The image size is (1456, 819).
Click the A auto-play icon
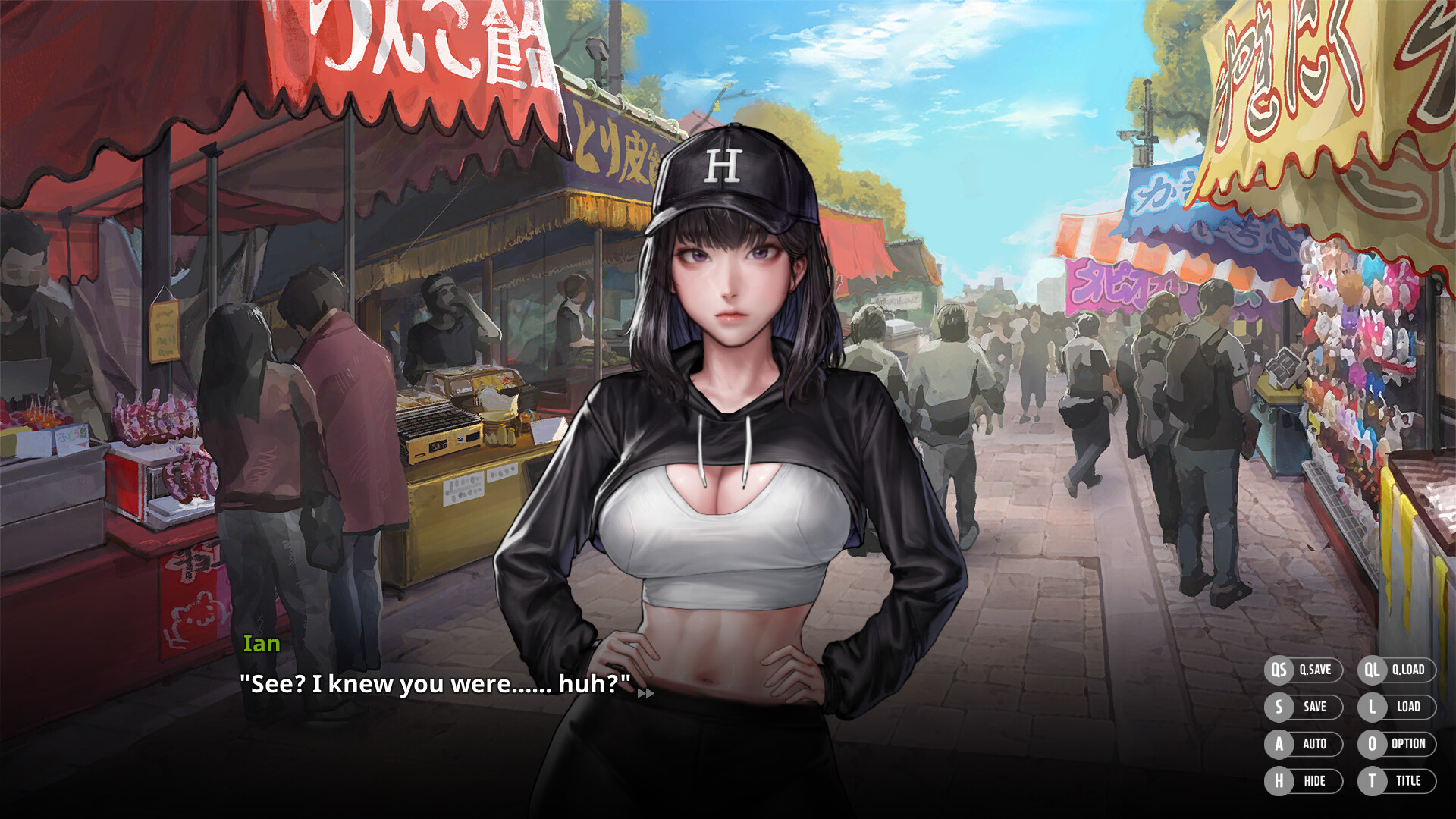(1280, 744)
